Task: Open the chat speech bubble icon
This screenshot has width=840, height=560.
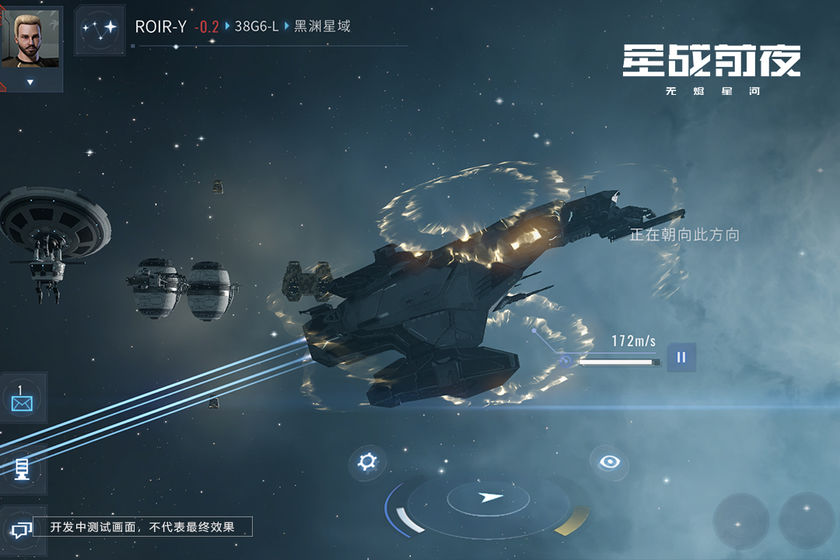Action: [x=20, y=527]
